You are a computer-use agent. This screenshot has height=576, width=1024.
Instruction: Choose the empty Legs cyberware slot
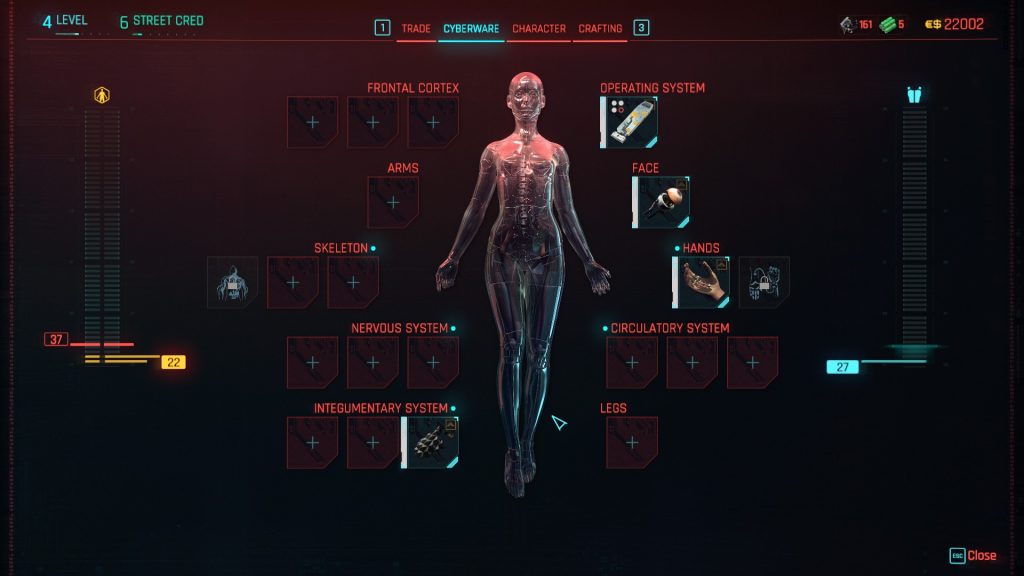632,443
